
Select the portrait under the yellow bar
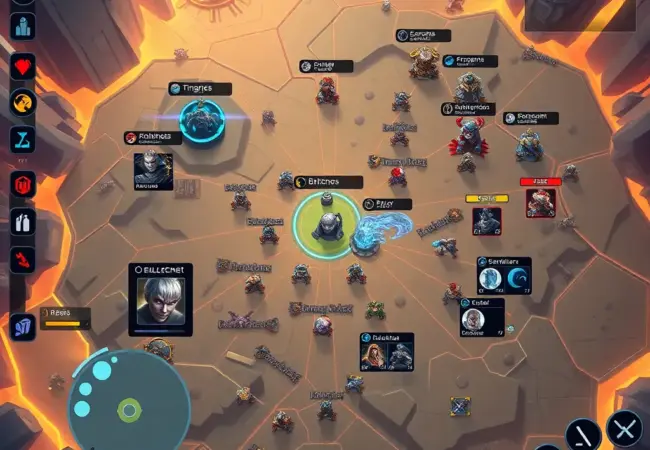point(487,219)
